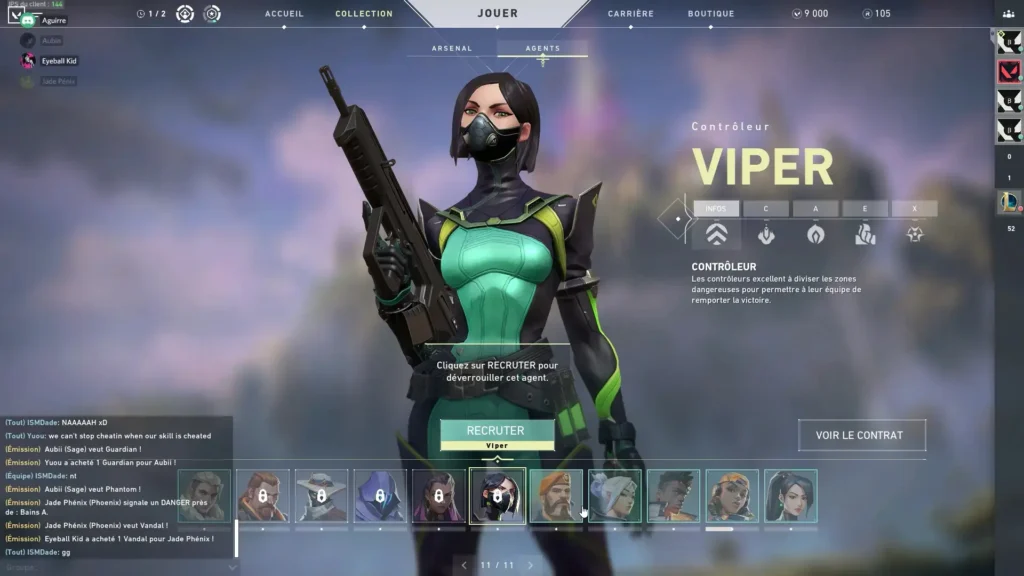
Task: View the A ability tab
Action: [815, 209]
